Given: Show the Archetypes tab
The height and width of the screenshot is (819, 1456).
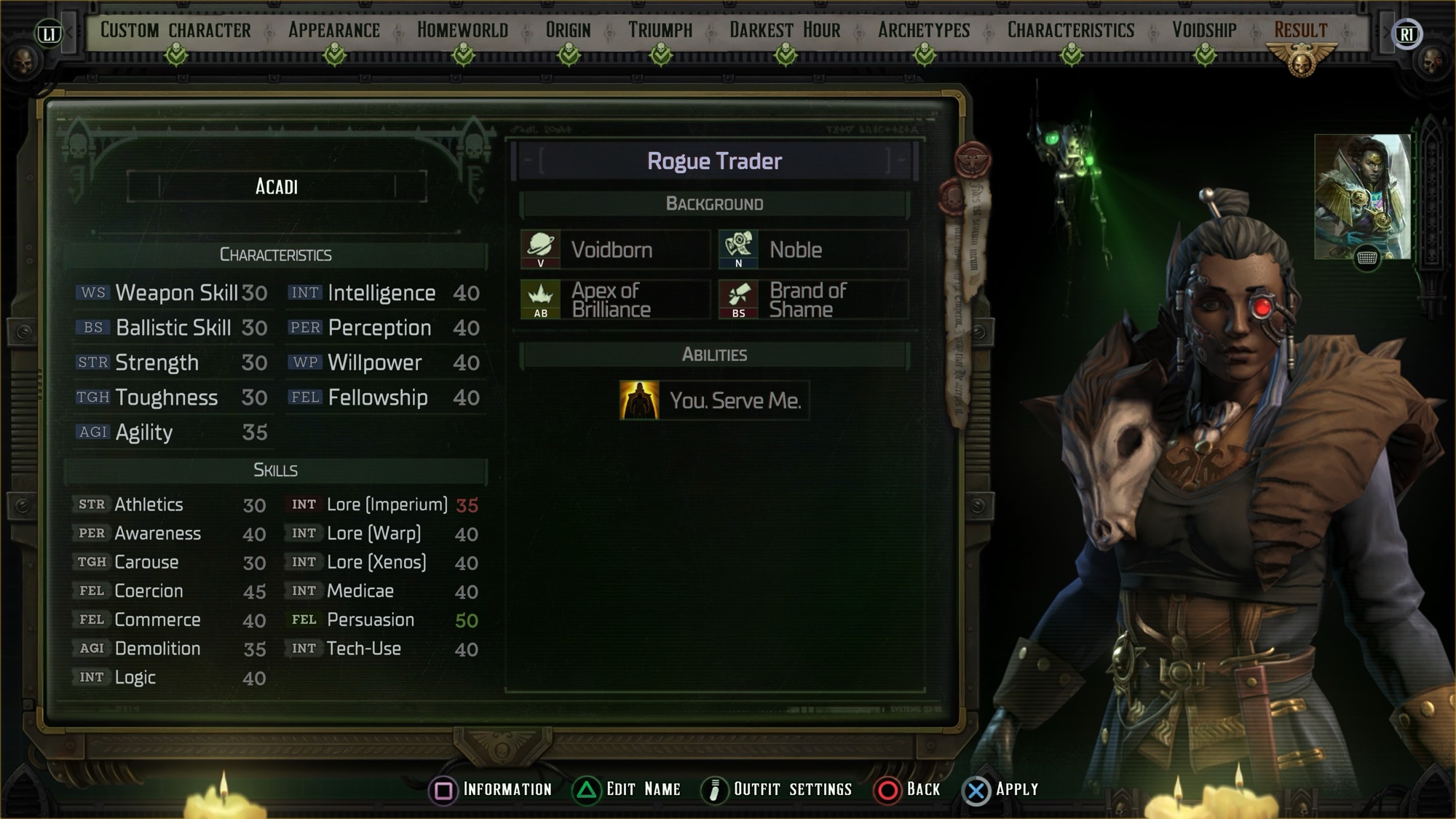Looking at the screenshot, I should coord(924,31).
